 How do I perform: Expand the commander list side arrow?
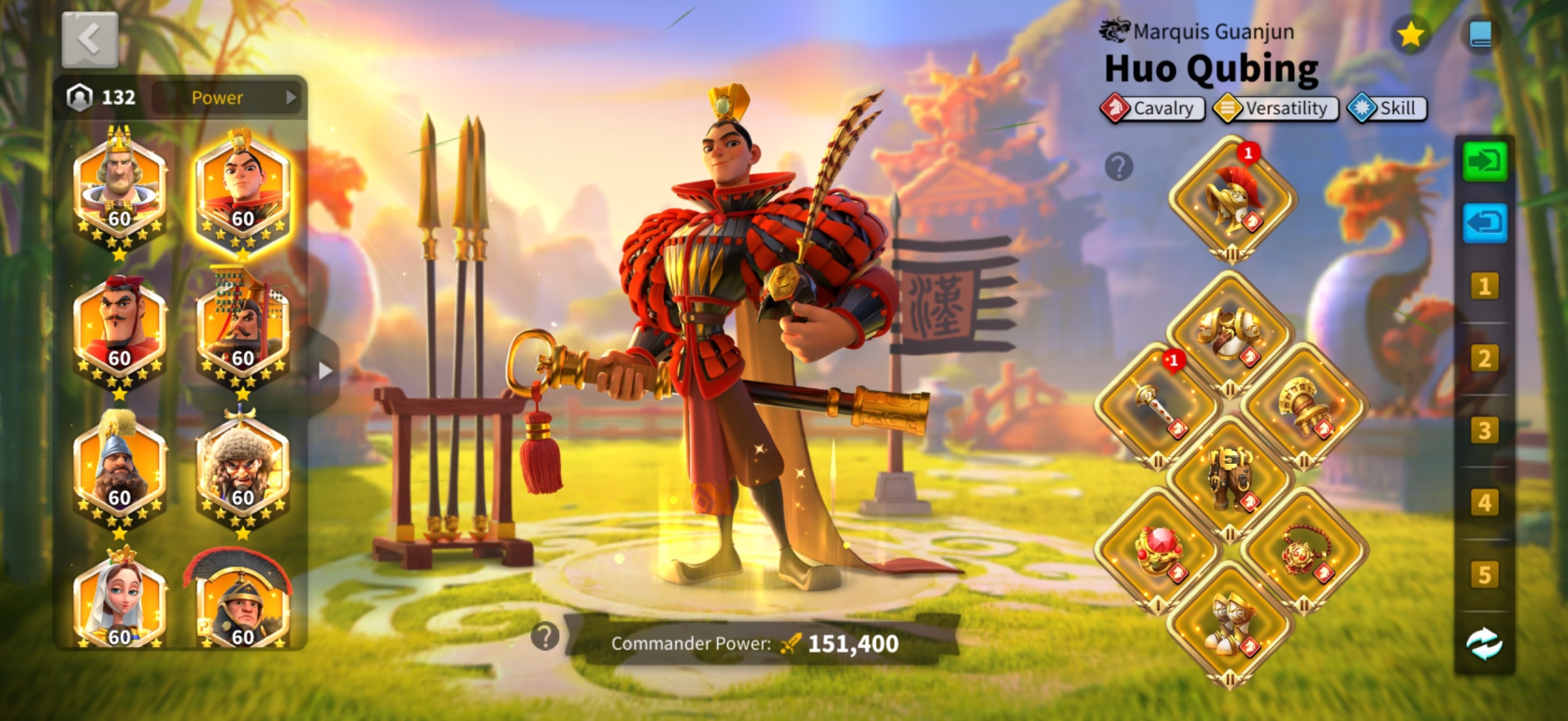click(324, 370)
